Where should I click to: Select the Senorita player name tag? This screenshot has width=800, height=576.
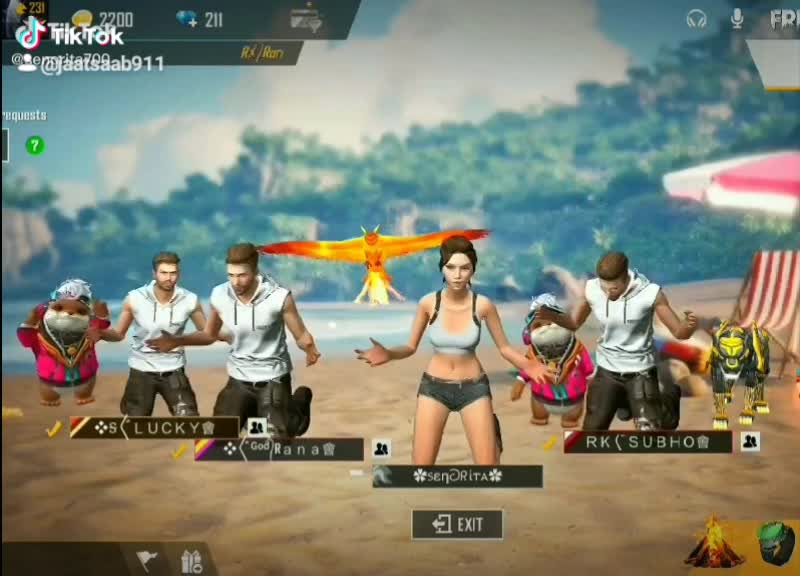pos(457,476)
